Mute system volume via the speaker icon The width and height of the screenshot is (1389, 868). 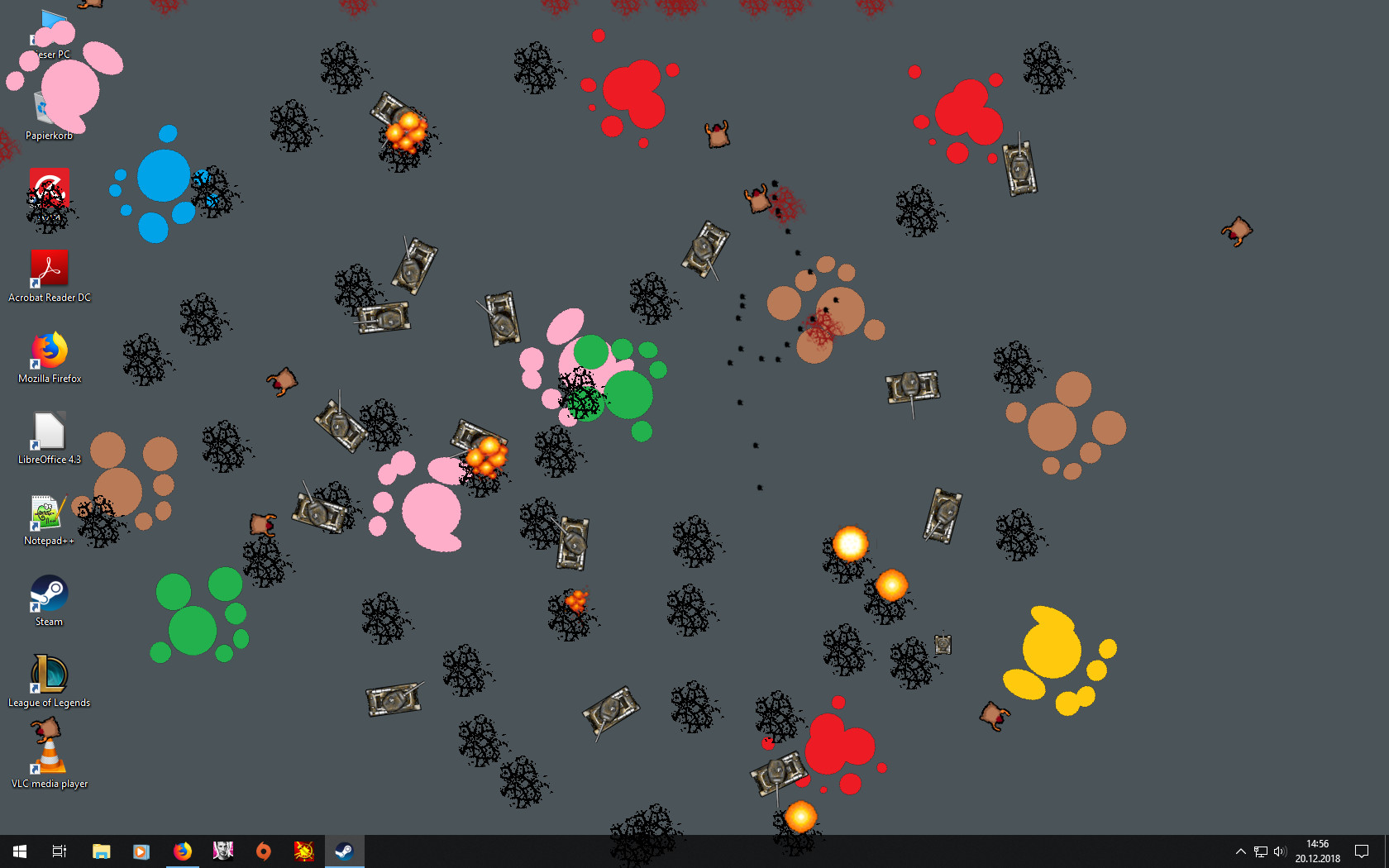click(x=1280, y=851)
